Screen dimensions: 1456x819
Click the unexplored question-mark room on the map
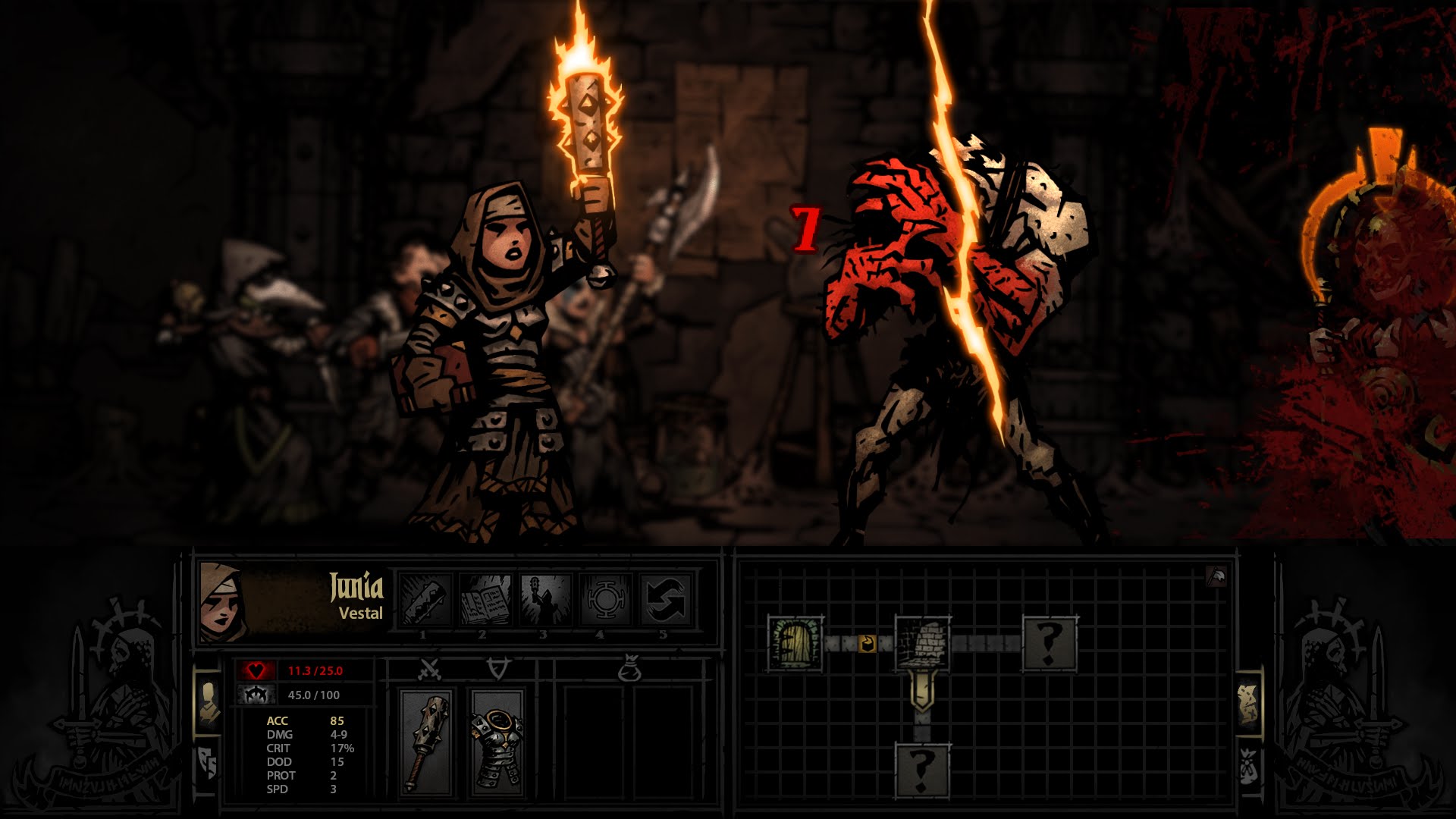pos(1050,644)
